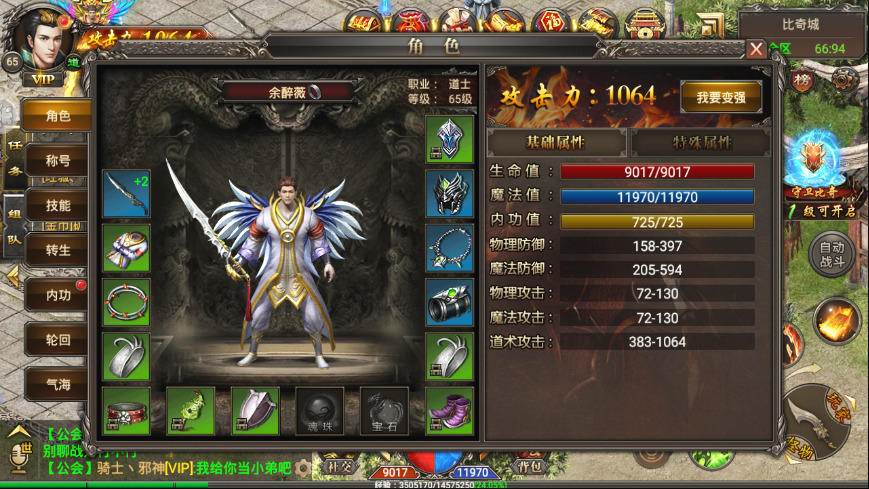This screenshot has width=869, height=489.
Task: Click the 魂珠 soul orb slot
Action: tap(320, 410)
